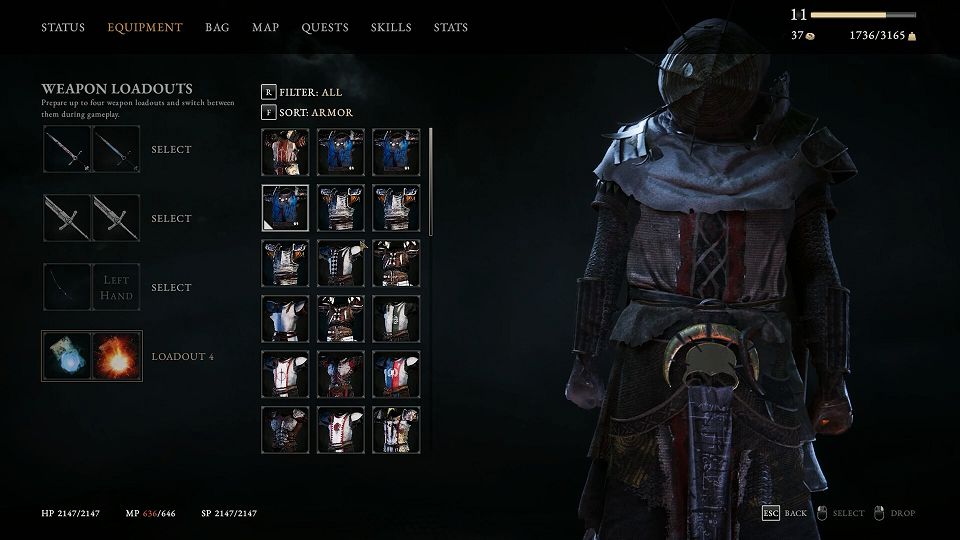Viewport: 960px width, 540px height.
Task: Click the armor list scrollbar
Action: pyautogui.click(x=431, y=180)
